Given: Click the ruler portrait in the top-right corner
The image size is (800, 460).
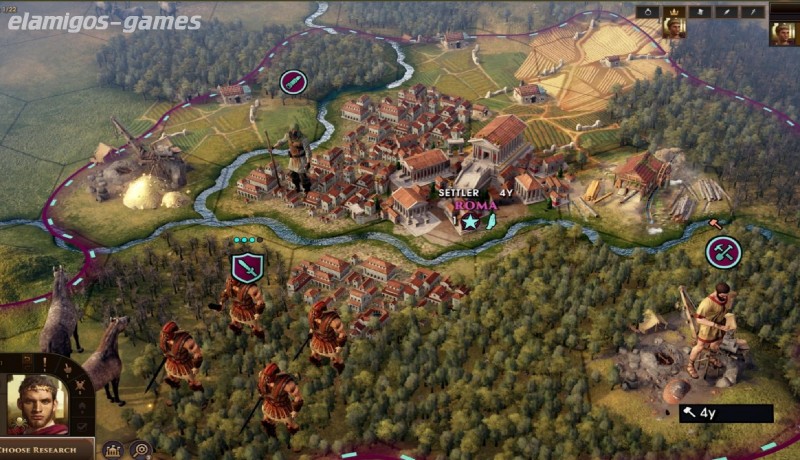Looking at the screenshot, I should point(783,31).
